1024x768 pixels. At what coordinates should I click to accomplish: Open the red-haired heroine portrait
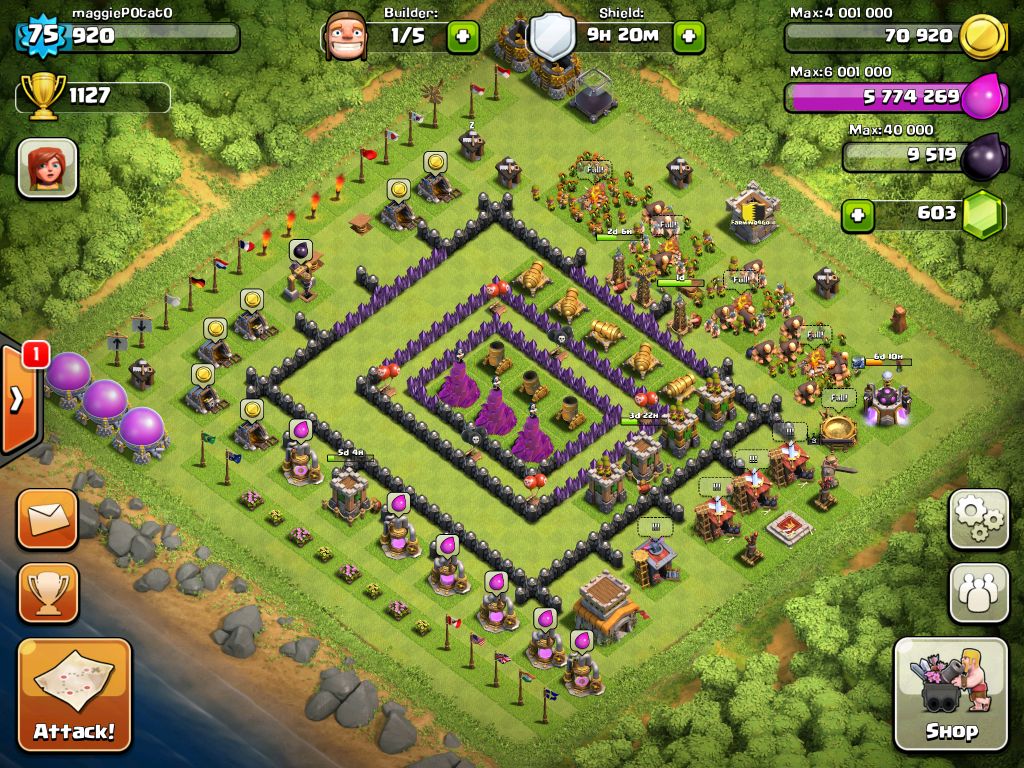click(x=47, y=167)
